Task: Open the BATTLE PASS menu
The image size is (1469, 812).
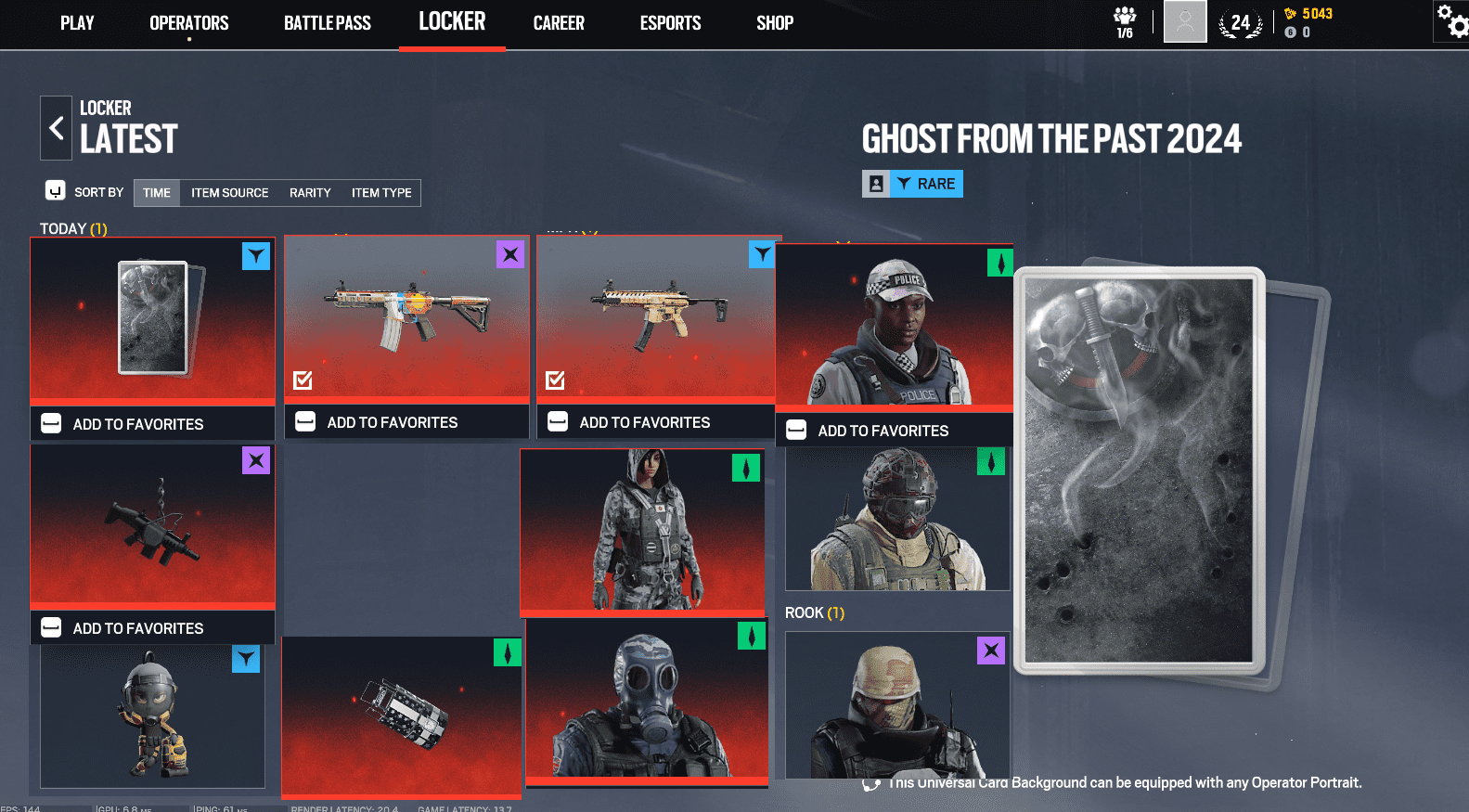Action: click(x=327, y=22)
